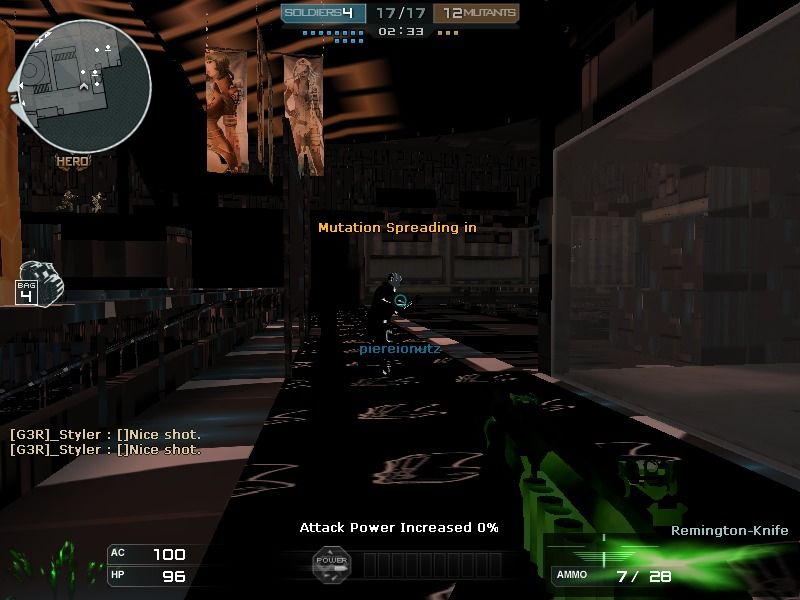Select the Remington-Knife weapon label
The height and width of the screenshot is (600, 800).
[729, 531]
